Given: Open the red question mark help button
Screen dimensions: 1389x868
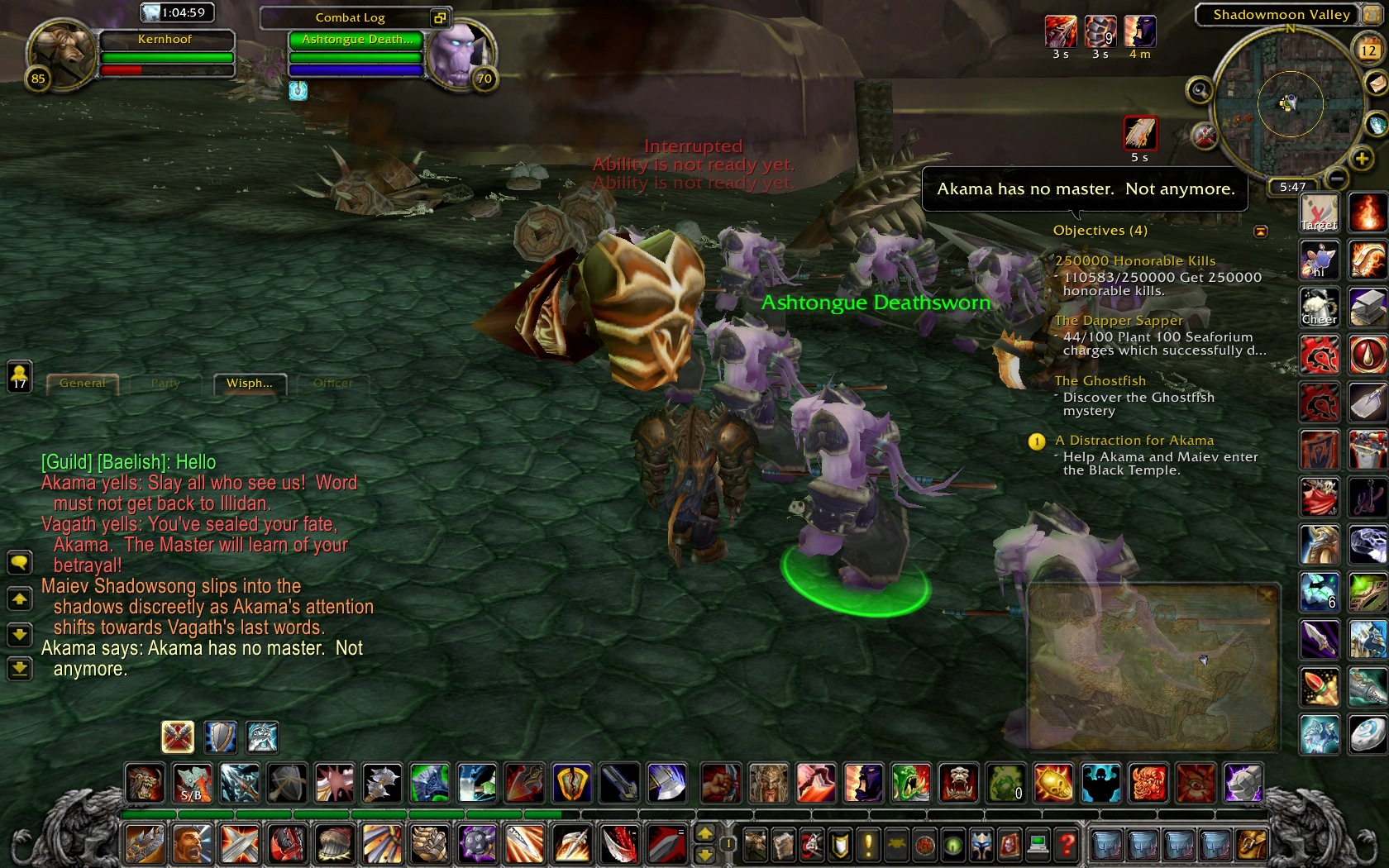Looking at the screenshot, I should tap(1067, 844).
